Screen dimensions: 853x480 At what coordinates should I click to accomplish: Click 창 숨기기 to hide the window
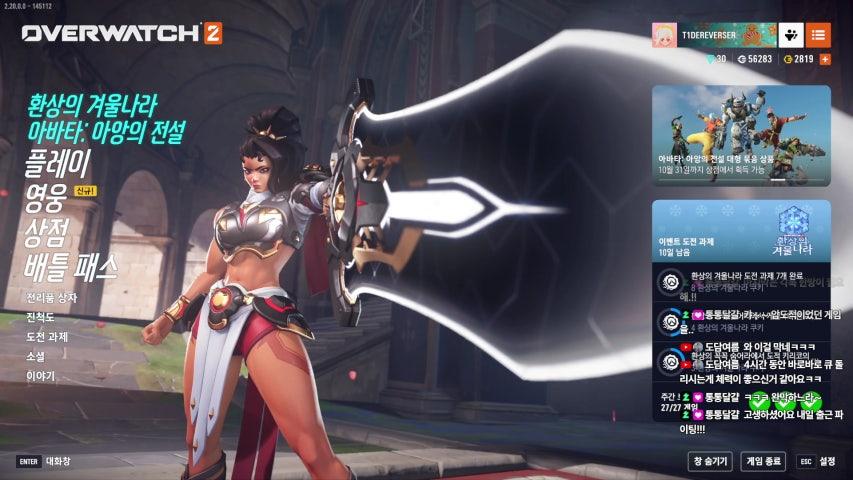[709, 461]
